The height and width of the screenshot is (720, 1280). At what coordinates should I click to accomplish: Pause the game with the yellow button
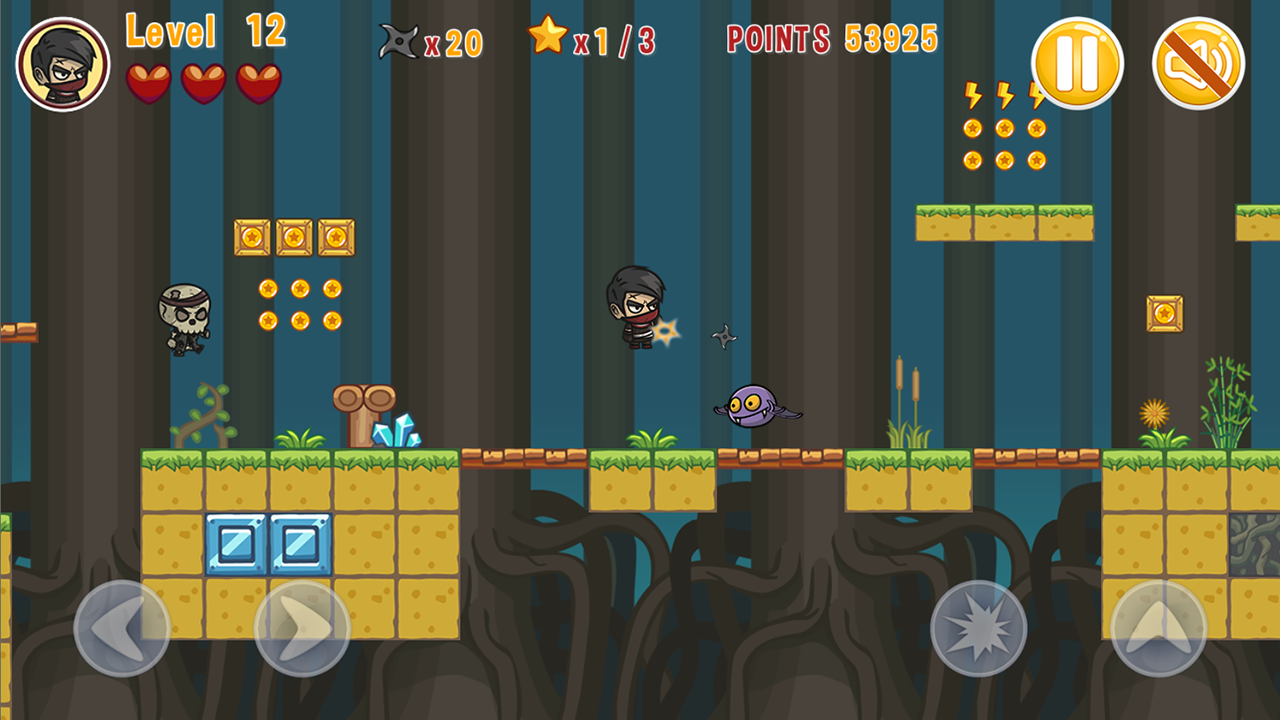point(1077,63)
